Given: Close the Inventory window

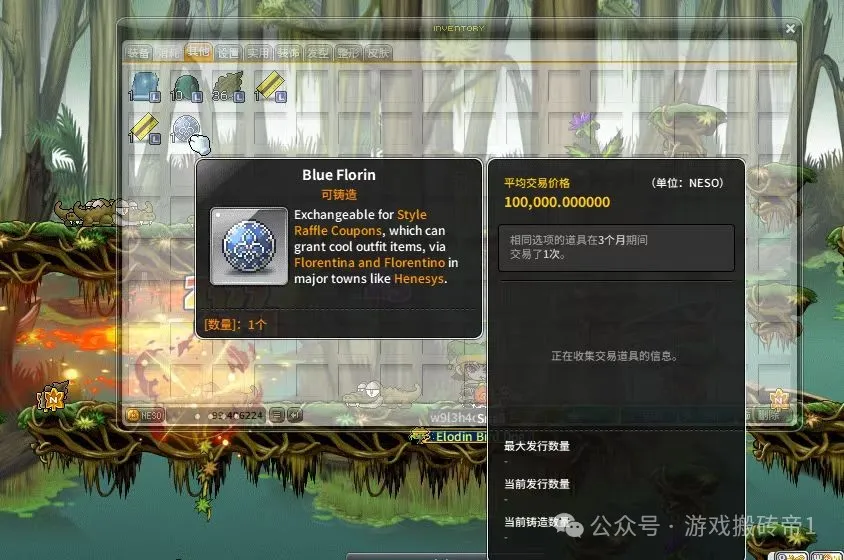Looking at the screenshot, I should click(791, 29).
